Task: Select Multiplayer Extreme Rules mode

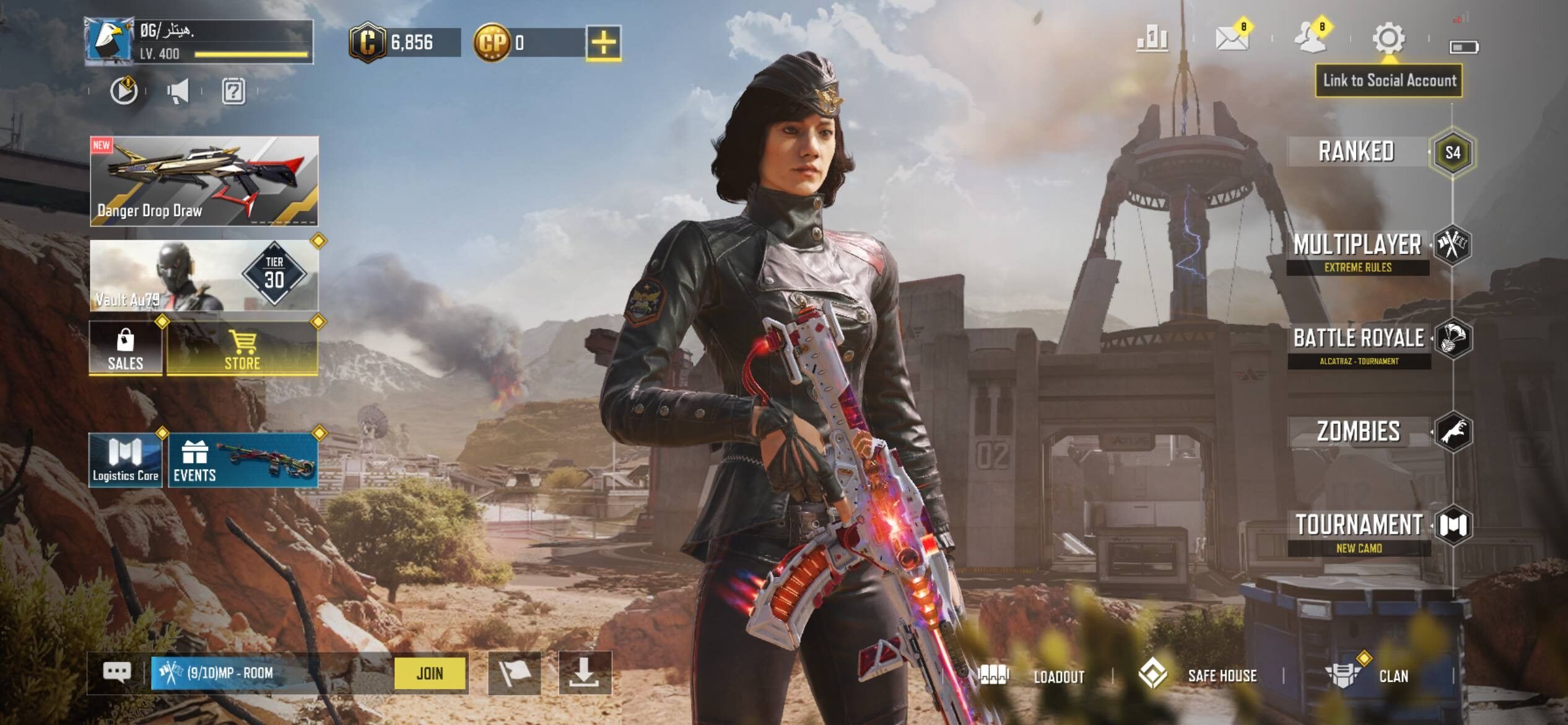Action: pos(1357,250)
